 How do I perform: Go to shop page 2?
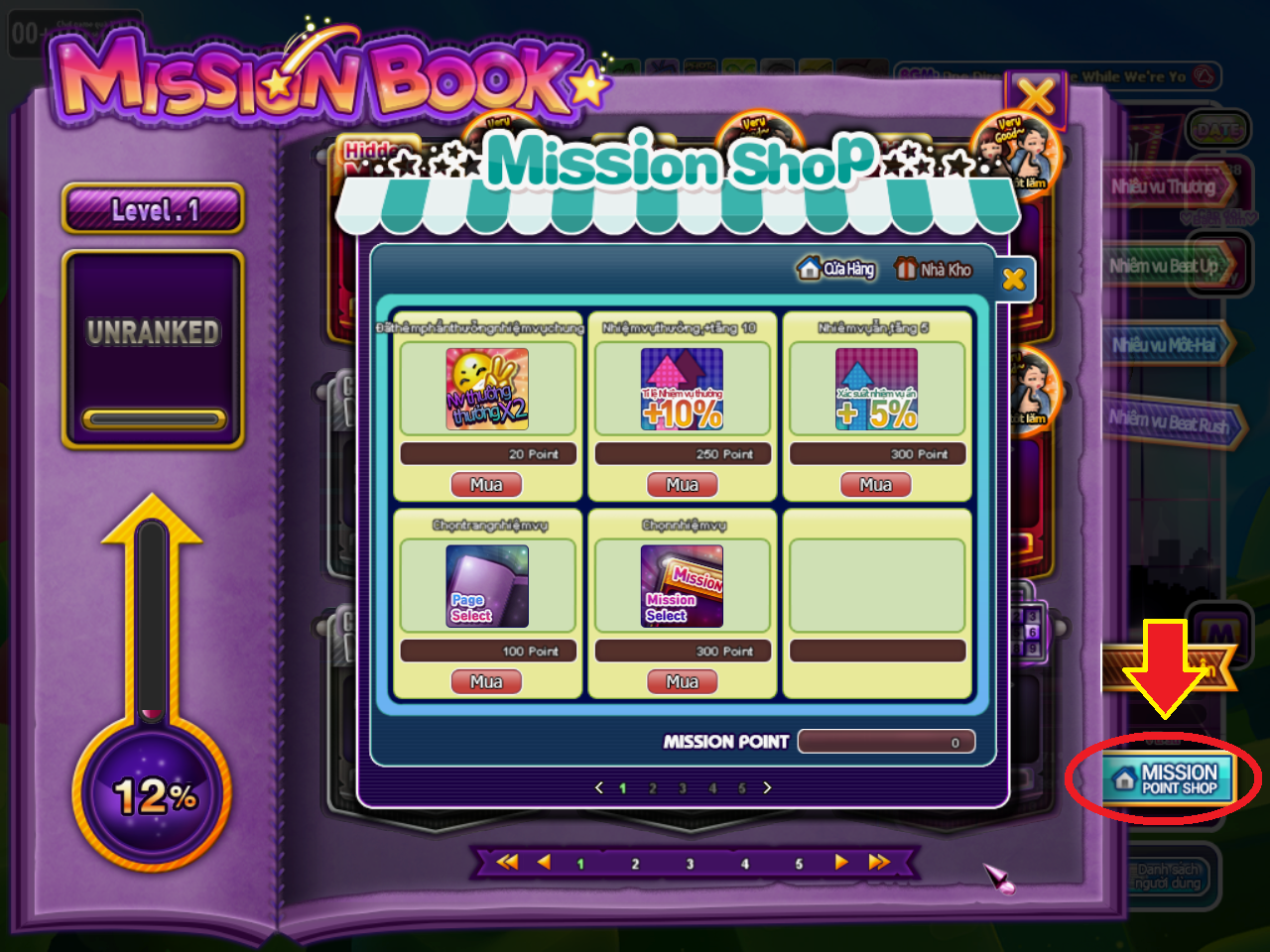pos(652,787)
